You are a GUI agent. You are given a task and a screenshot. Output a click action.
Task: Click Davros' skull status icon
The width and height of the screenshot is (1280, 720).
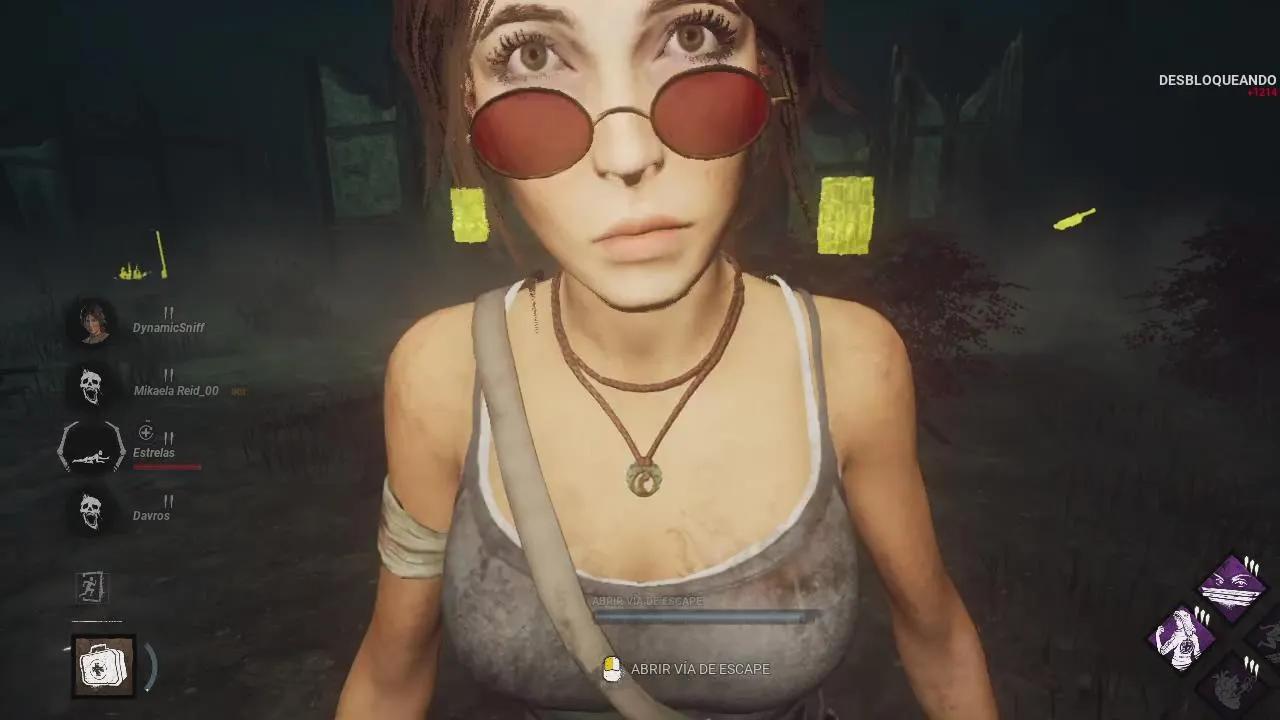tap(93, 512)
